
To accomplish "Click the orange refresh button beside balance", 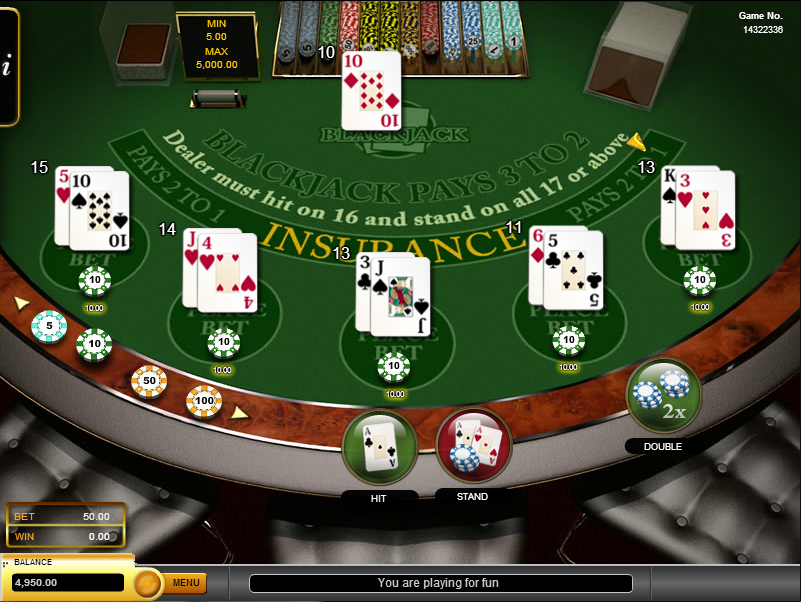I will pos(147,582).
